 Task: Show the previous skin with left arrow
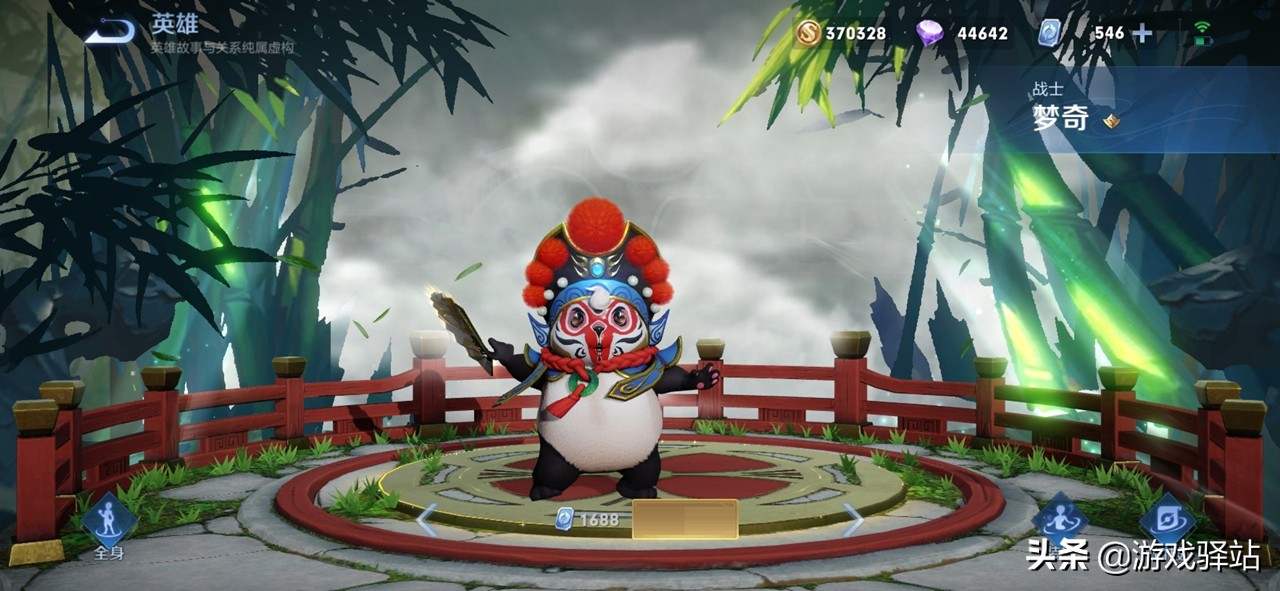(x=427, y=519)
